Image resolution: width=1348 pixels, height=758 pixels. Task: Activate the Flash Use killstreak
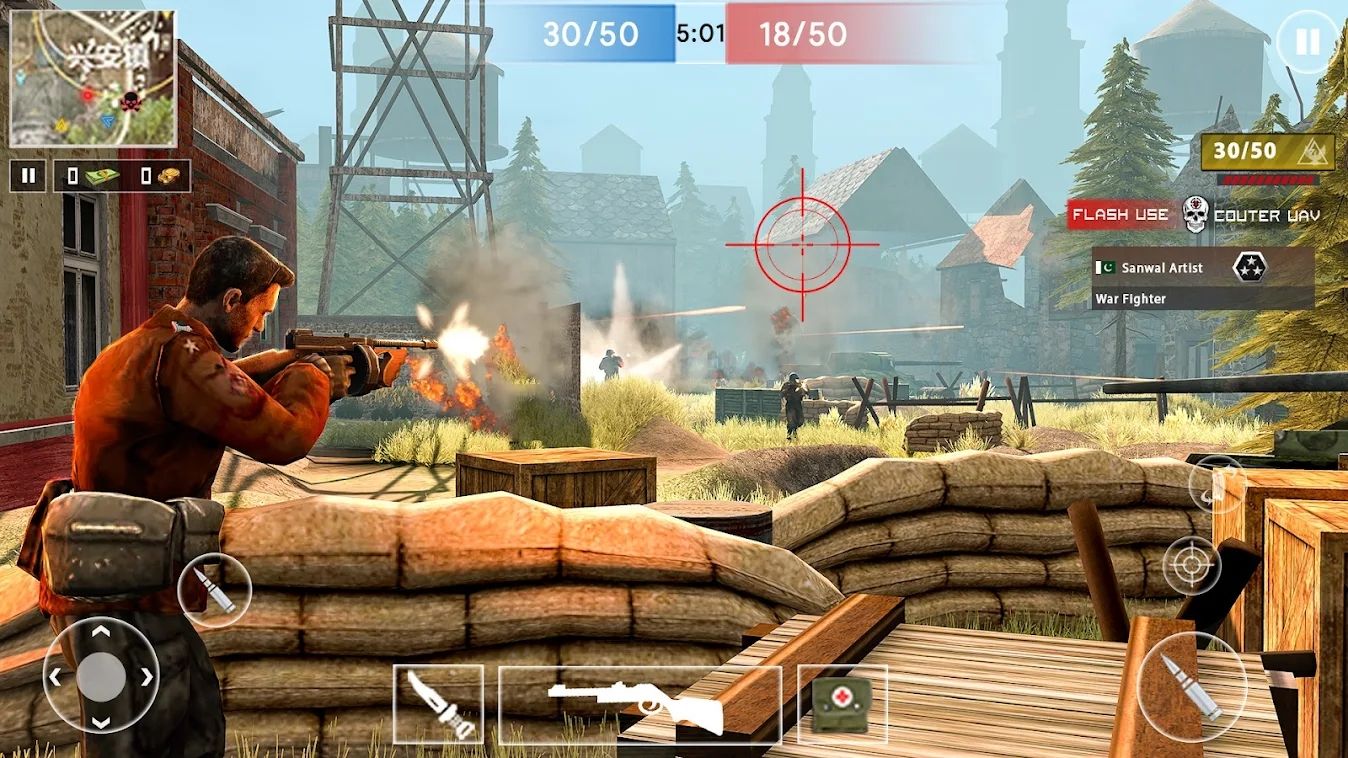[1119, 214]
